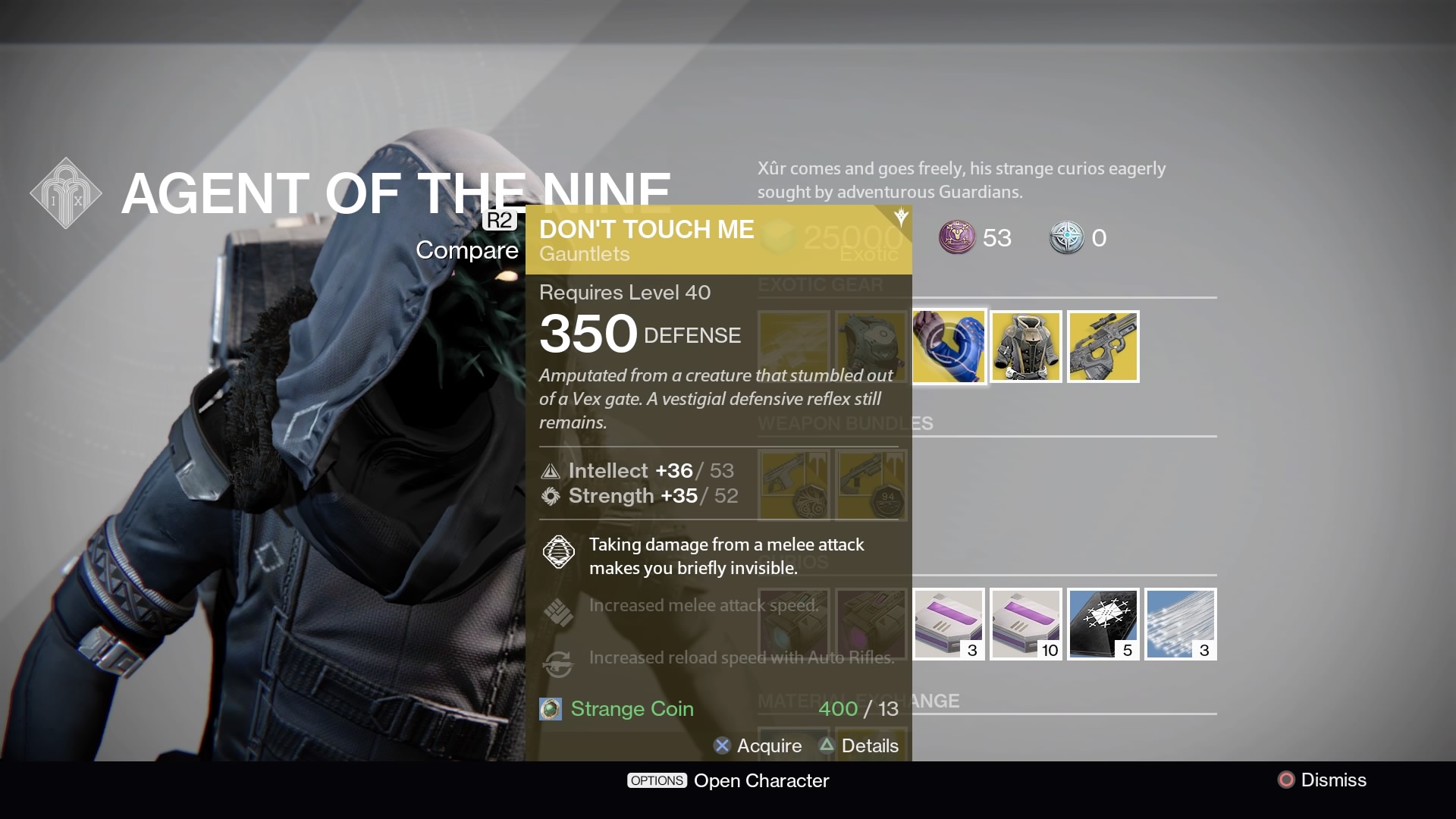Image resolution: width=1456 pixels, height=819 pixels.
Task: Select the invisibility perk icon on Don't Touch Me
Action: click(x=559, y=552)
